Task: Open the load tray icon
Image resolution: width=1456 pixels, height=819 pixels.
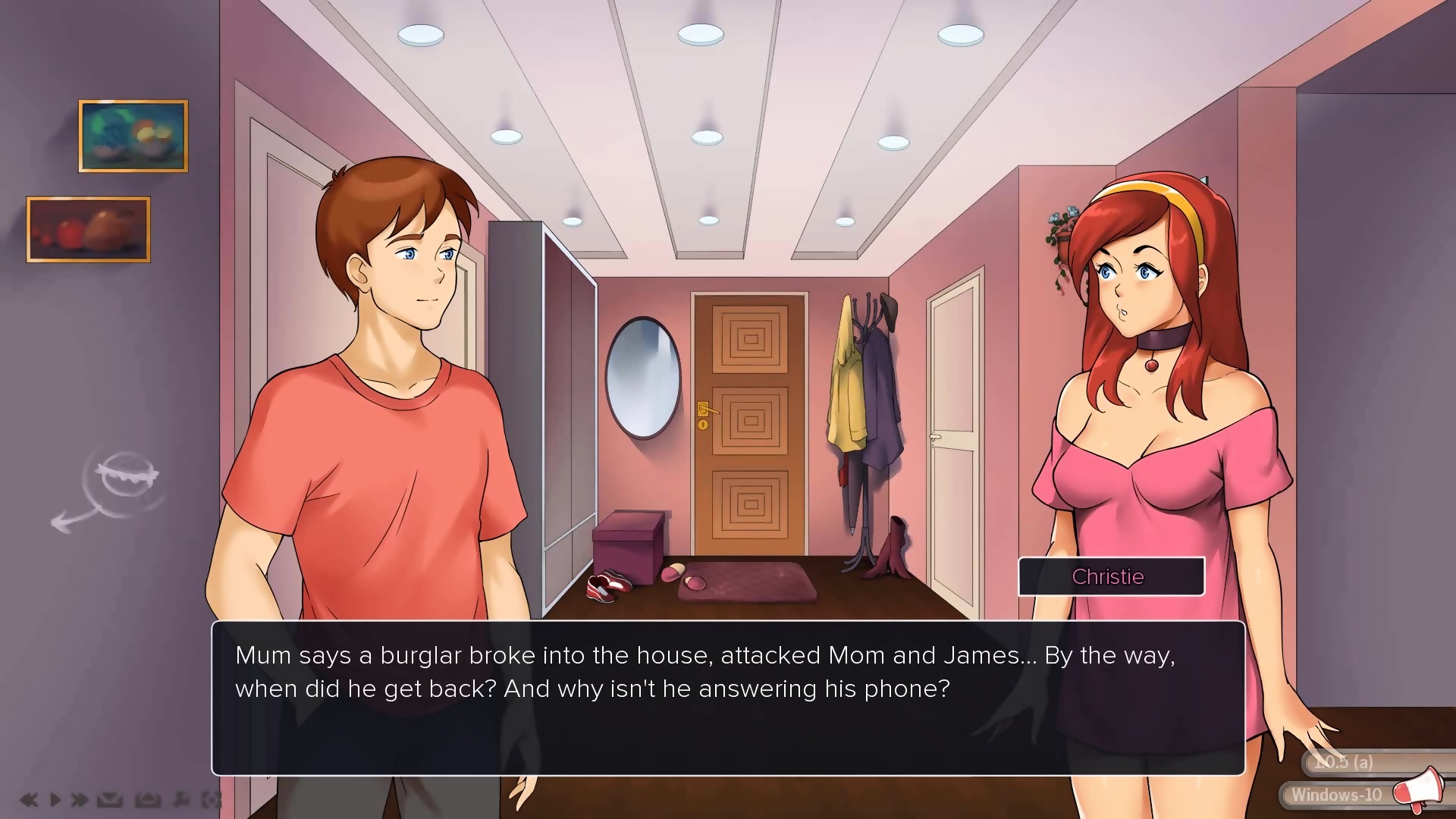Action: point(147,799)
